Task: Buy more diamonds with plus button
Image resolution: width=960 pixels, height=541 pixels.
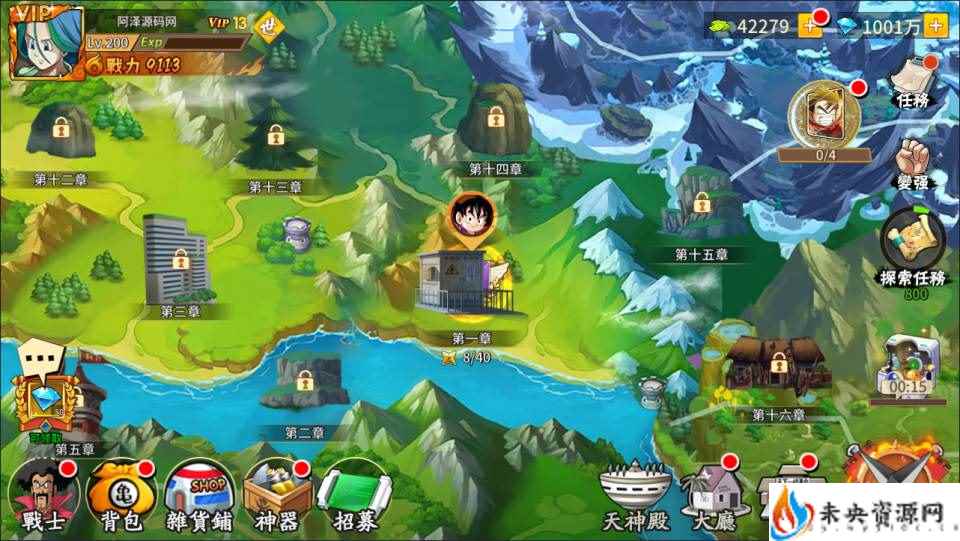Action: [936, 26]
